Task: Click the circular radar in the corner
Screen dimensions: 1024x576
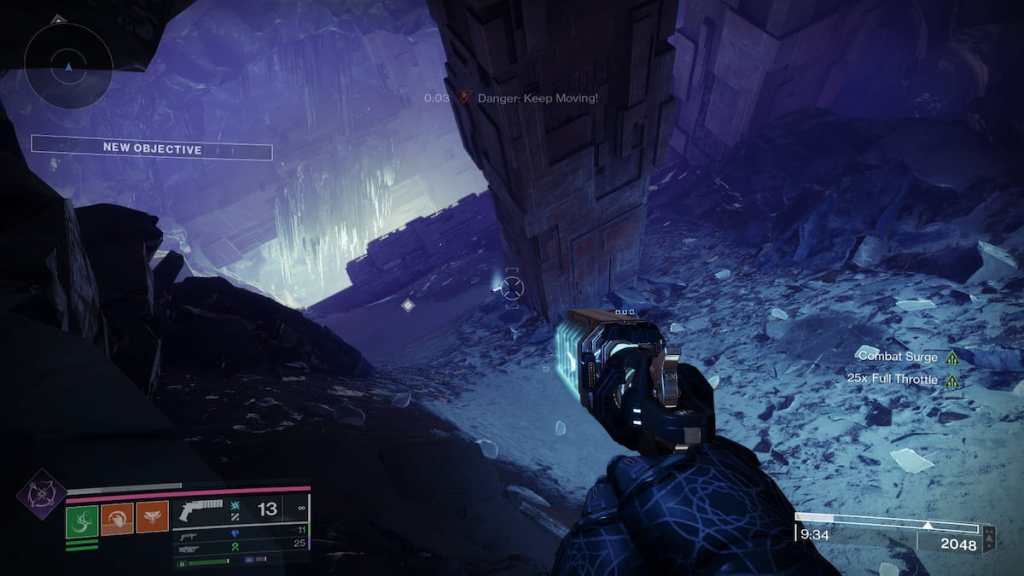Action: (x=67, y=66)
